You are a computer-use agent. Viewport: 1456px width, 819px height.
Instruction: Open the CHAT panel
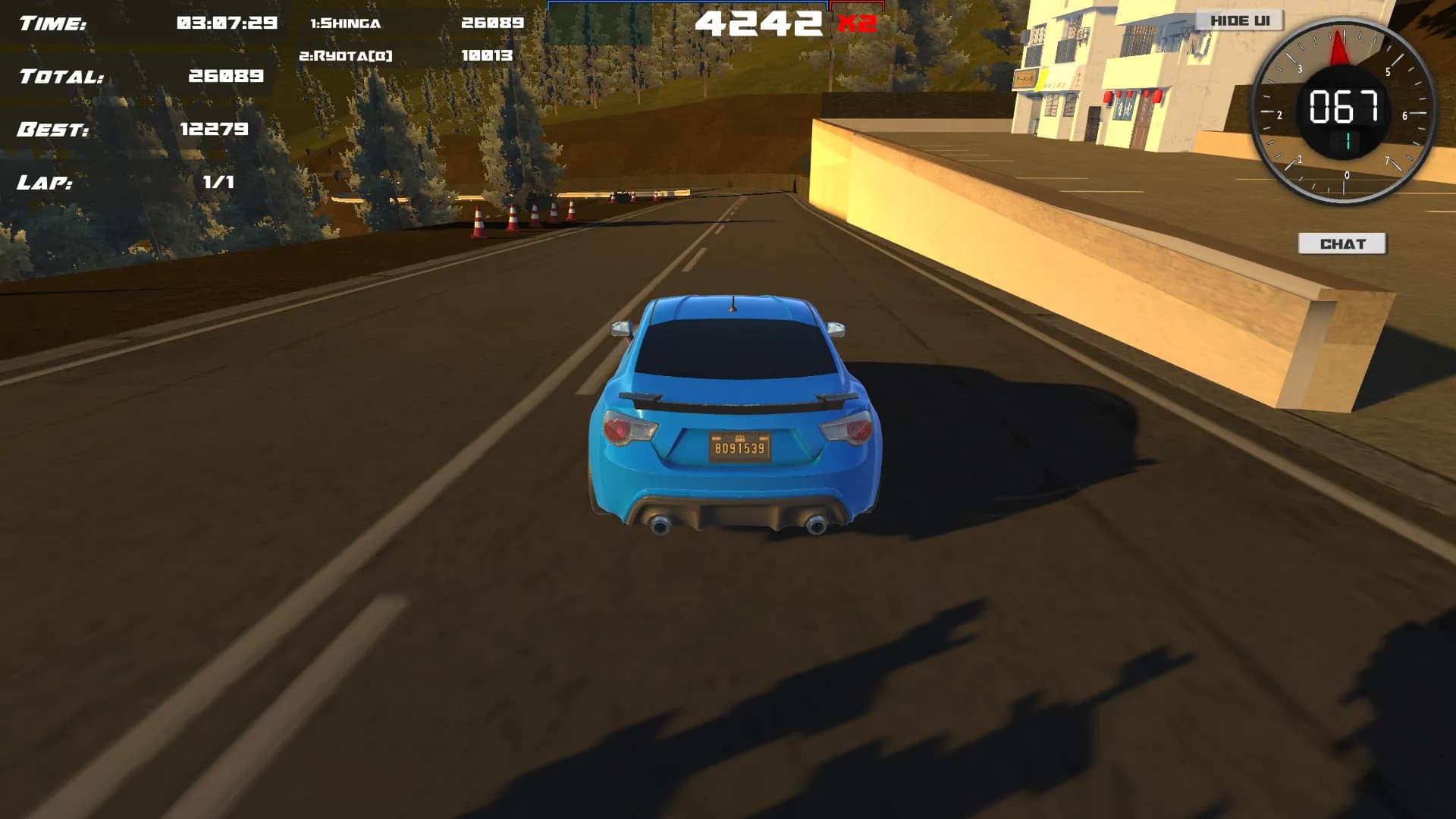(1341, 243)
